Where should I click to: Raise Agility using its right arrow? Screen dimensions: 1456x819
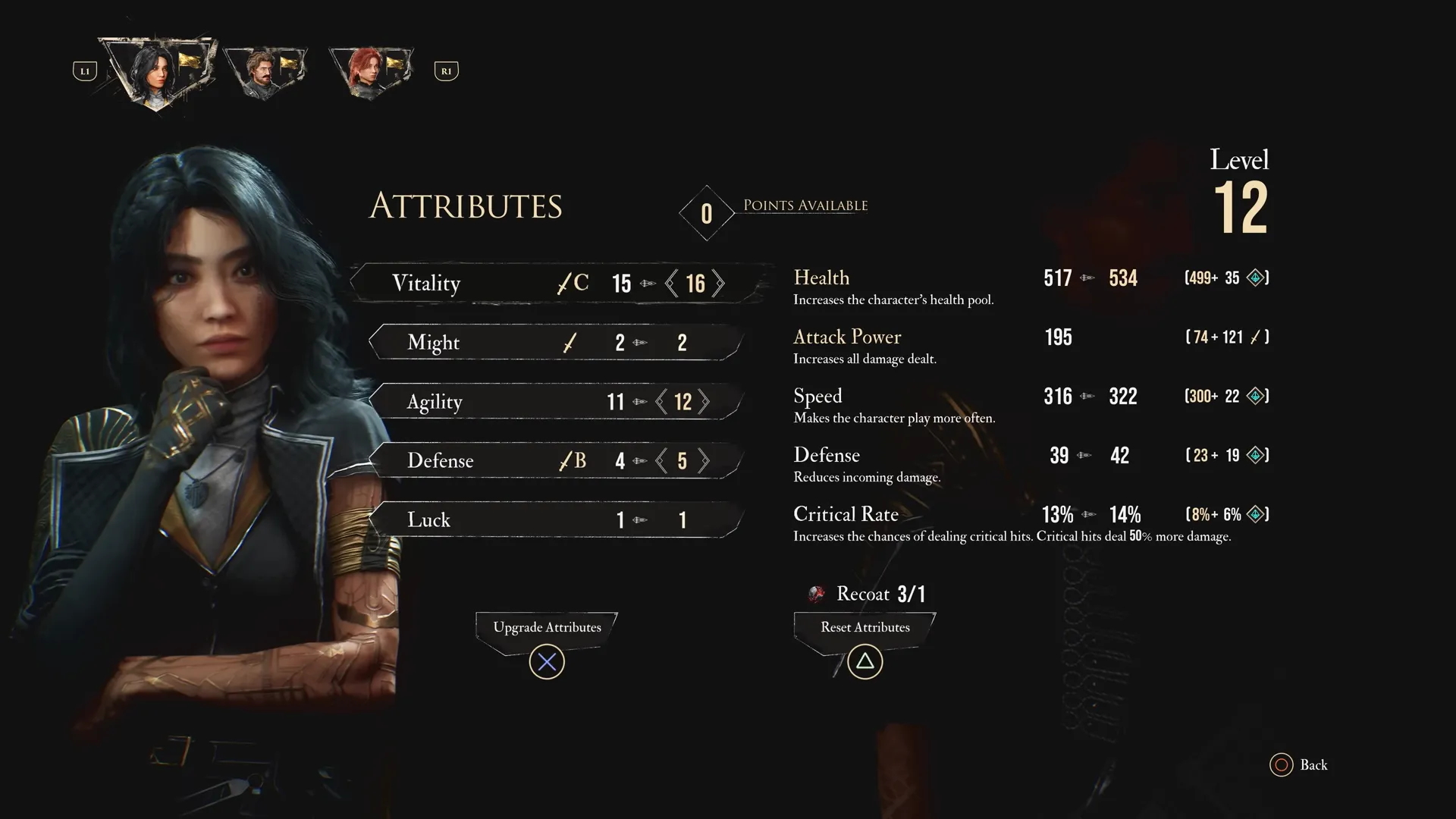click(704, 401)
